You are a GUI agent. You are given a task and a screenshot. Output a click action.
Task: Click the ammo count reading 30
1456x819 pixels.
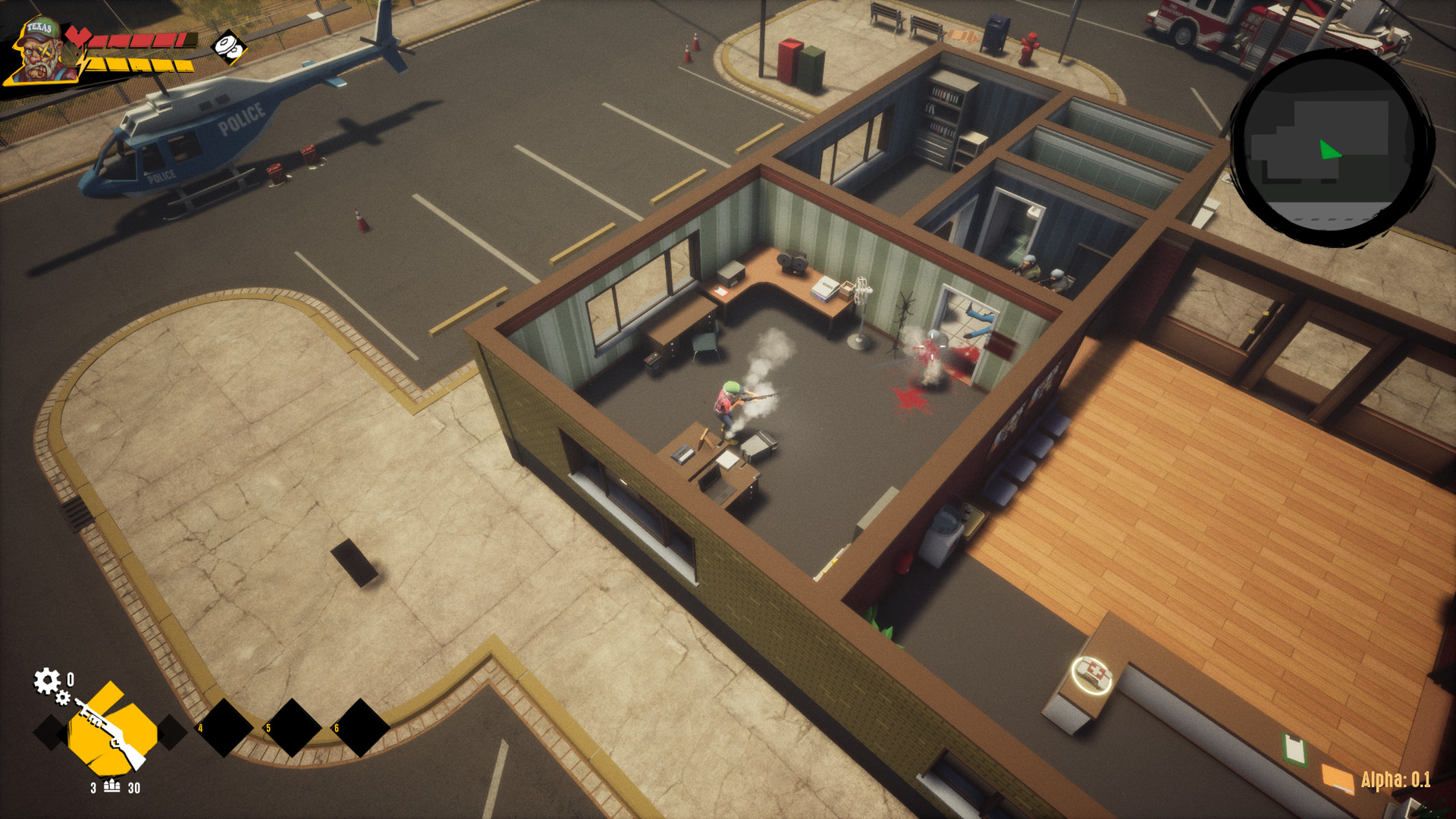135,786
